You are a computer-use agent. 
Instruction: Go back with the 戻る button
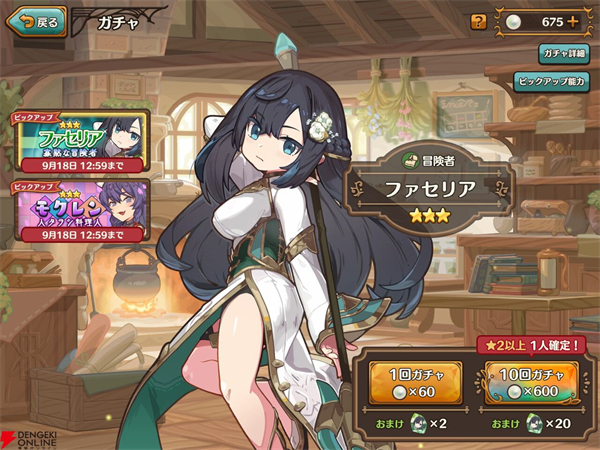[x=36, y=20]
